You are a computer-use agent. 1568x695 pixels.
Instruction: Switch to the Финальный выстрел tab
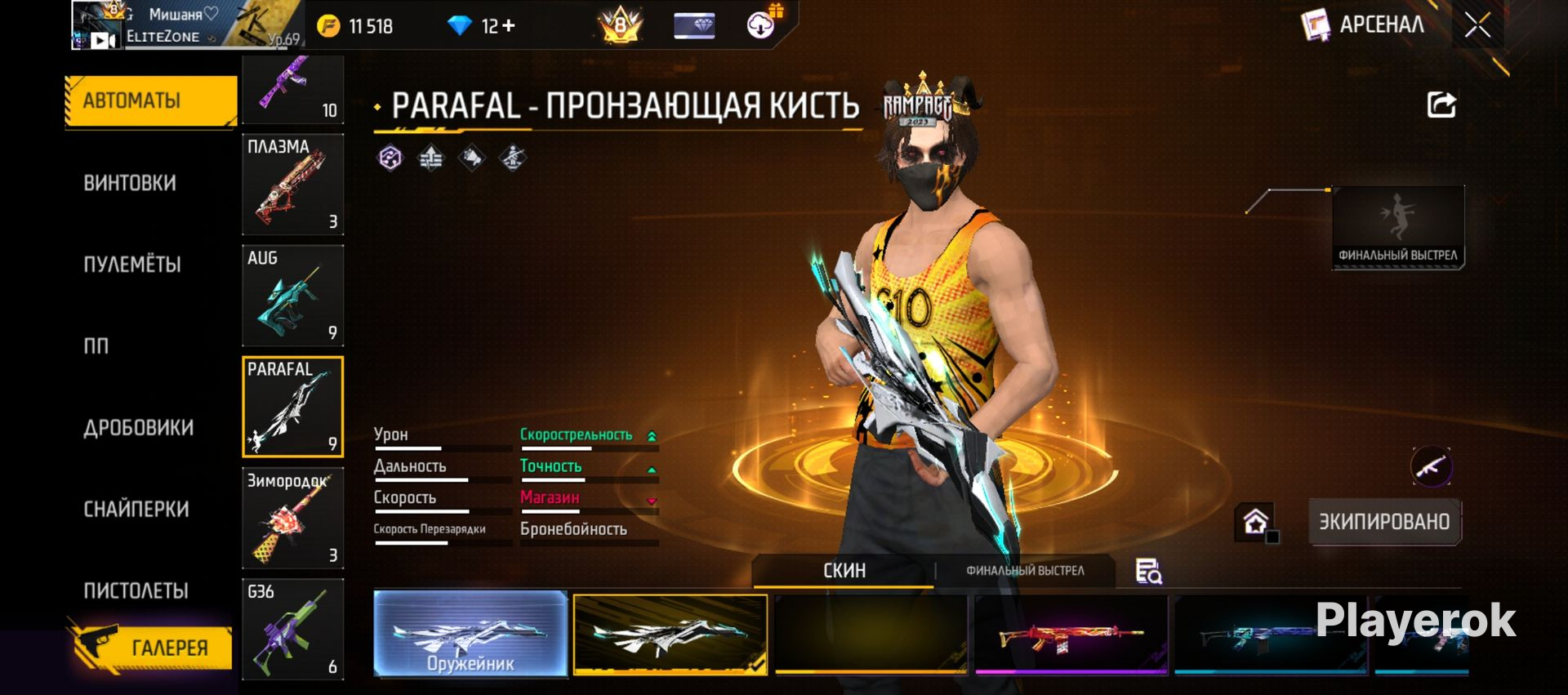1025,571
